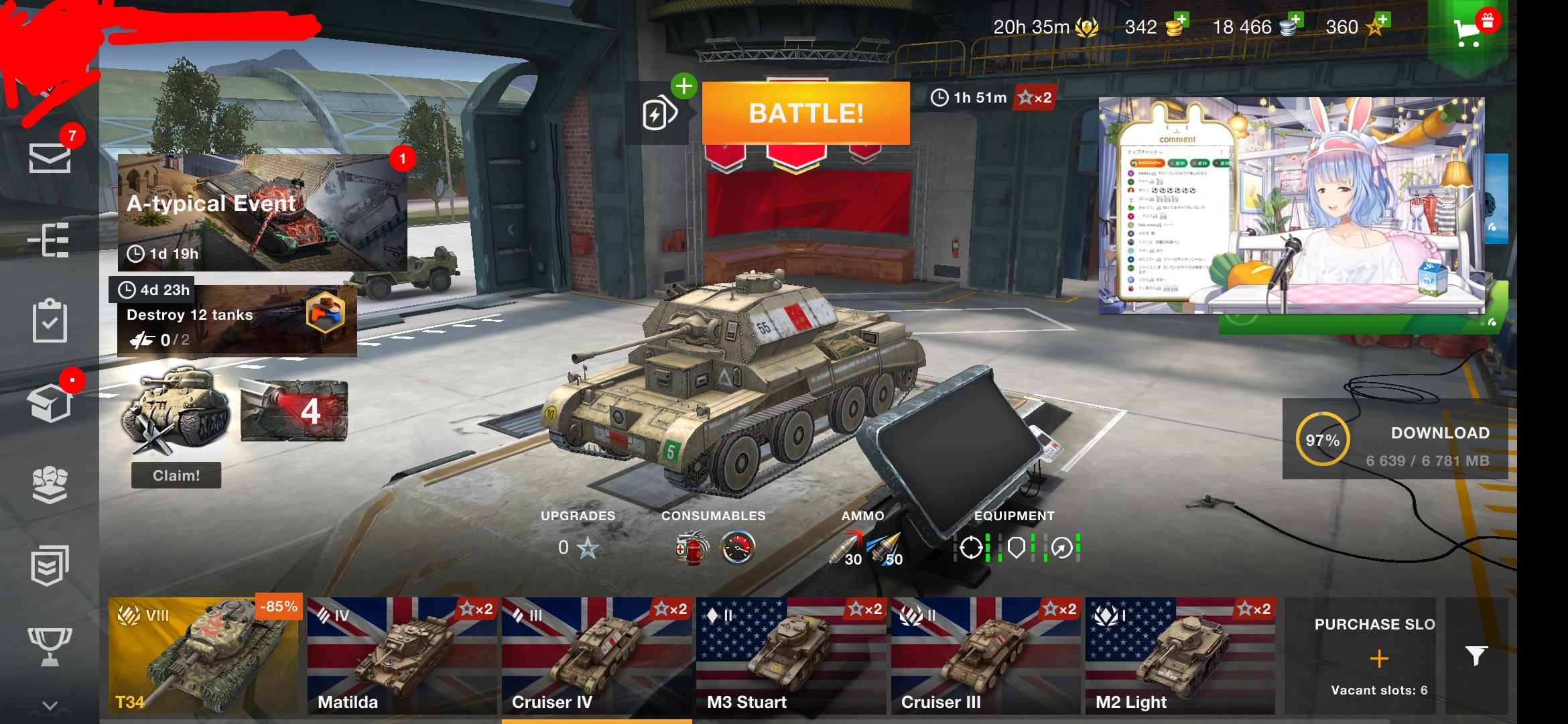Select the Cruiser IV tank
Screen dimensions: 1568x724
click(x=596, y=655)
